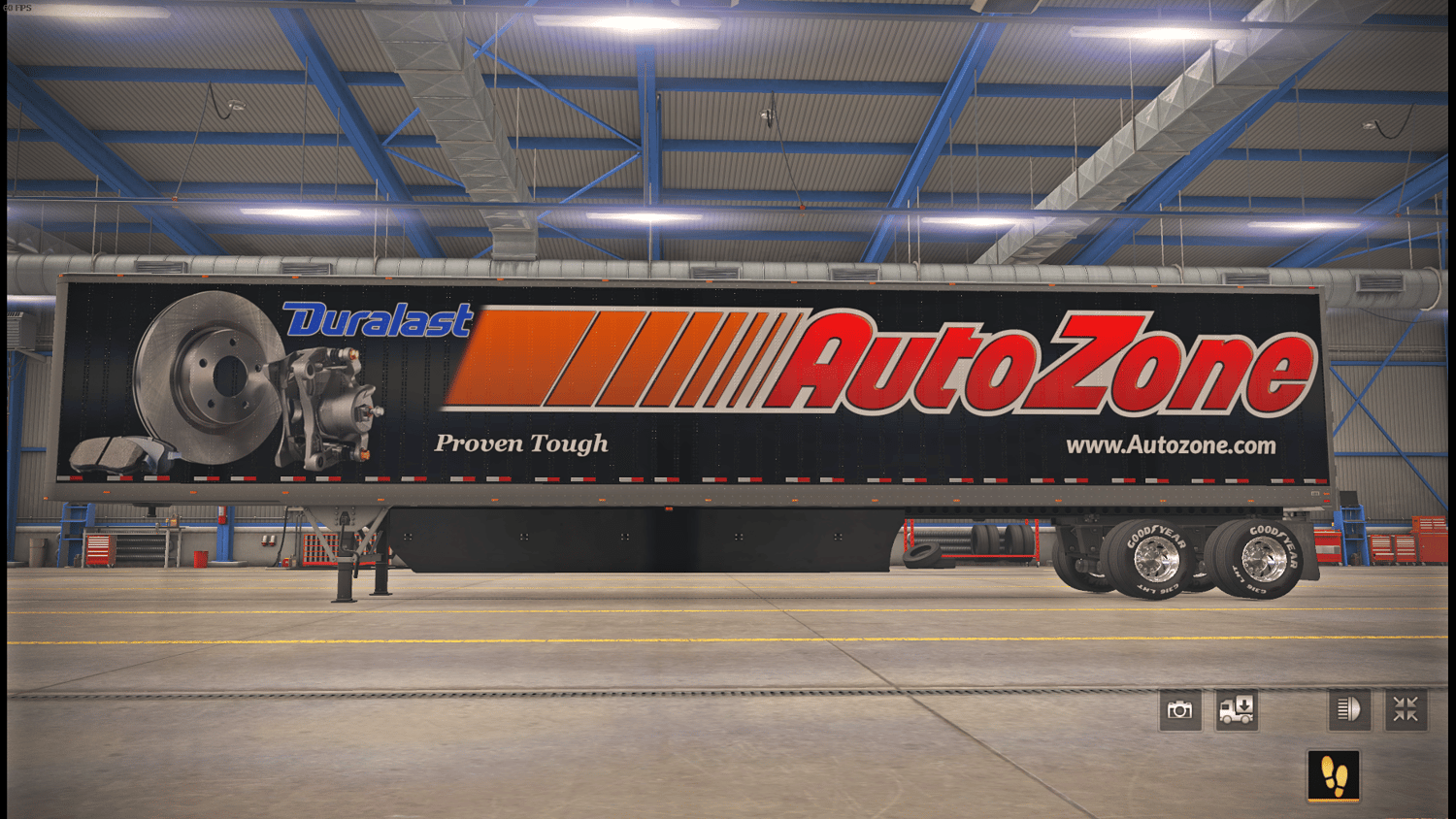Click the camera icon in the bottom toolbar
Image resolution: width=1456 pixels, height=819 pixels.
pos(1179,709)
